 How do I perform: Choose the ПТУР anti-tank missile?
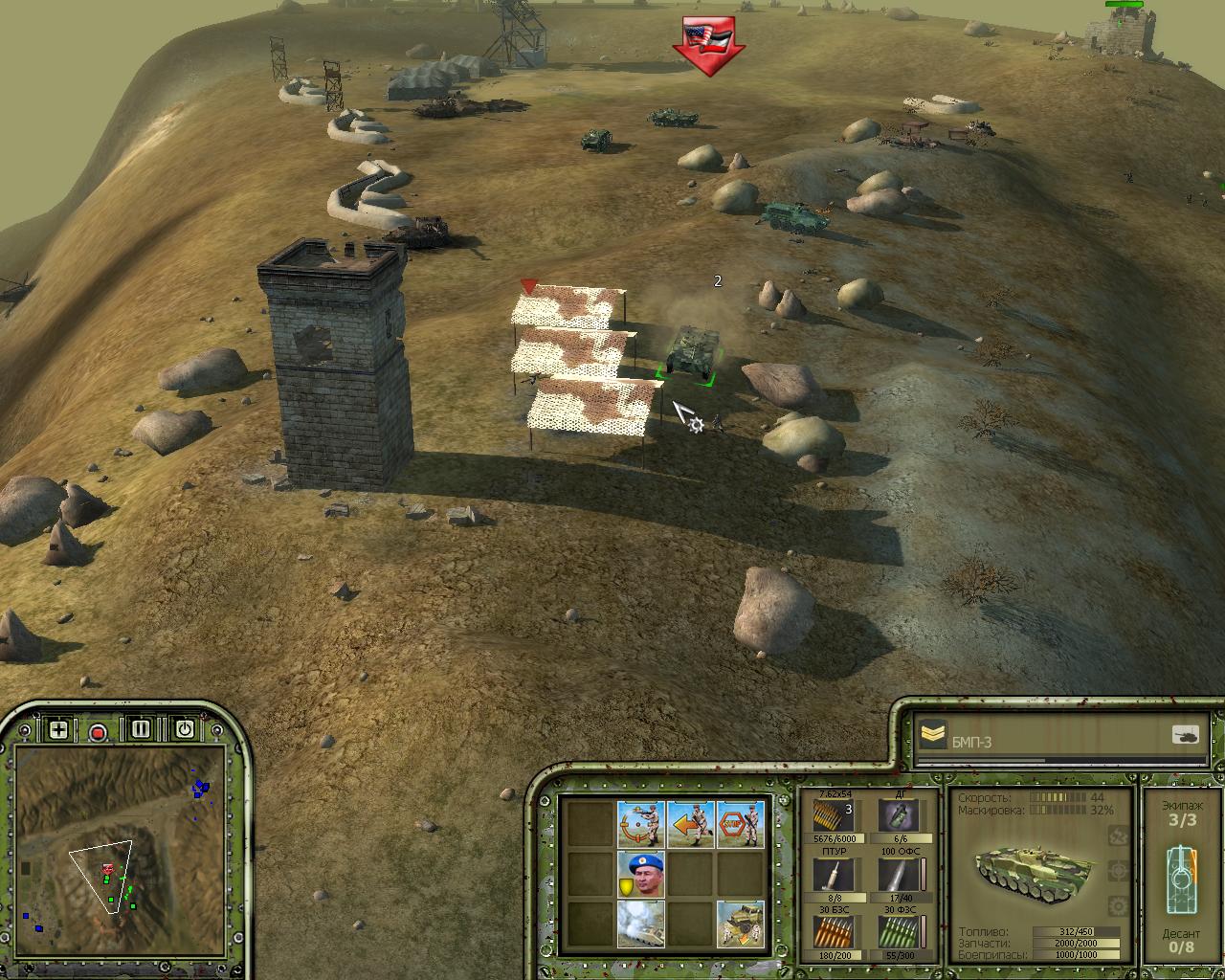(x=833, y=874)
